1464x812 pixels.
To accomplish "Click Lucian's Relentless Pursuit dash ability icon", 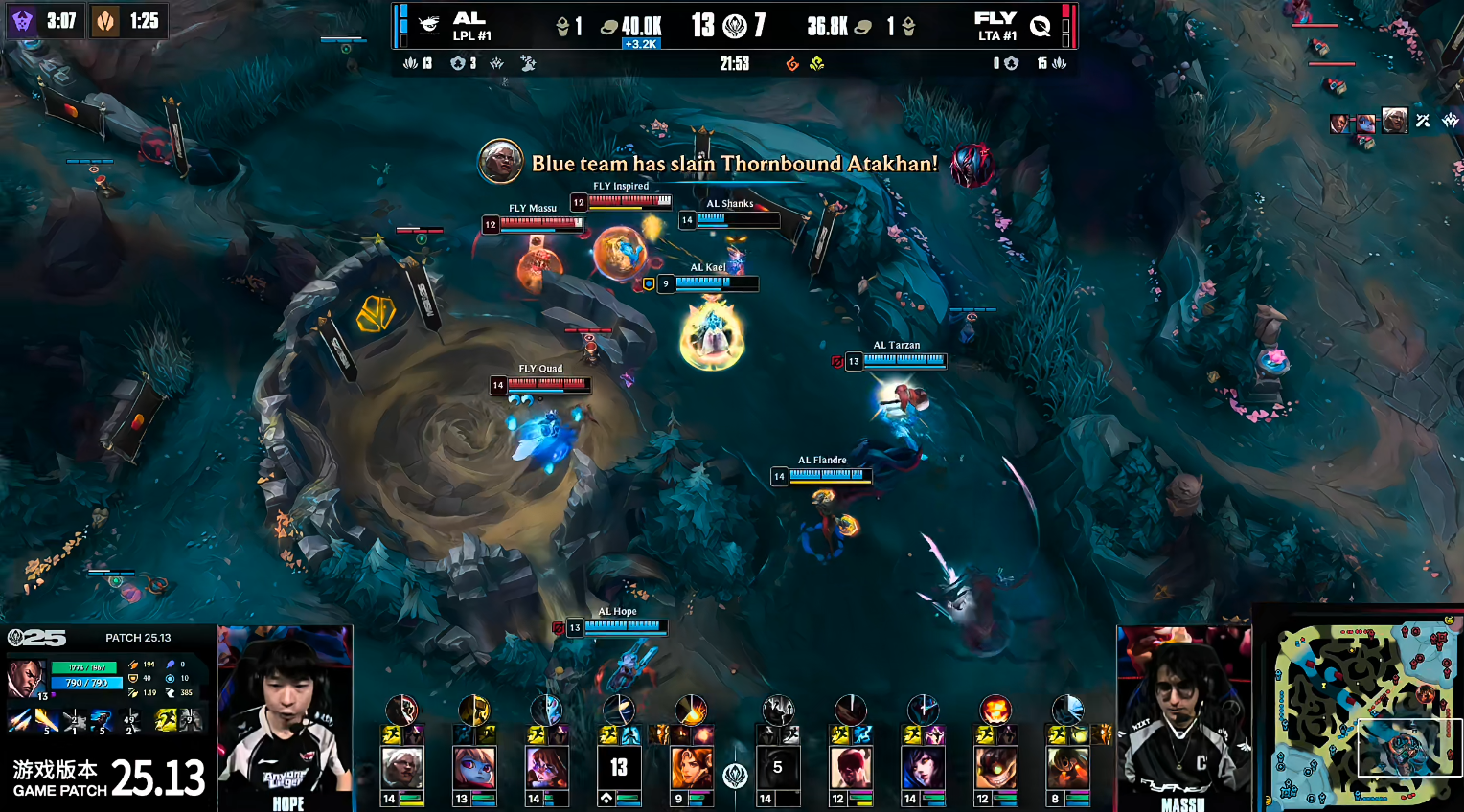I will [102, 719].
